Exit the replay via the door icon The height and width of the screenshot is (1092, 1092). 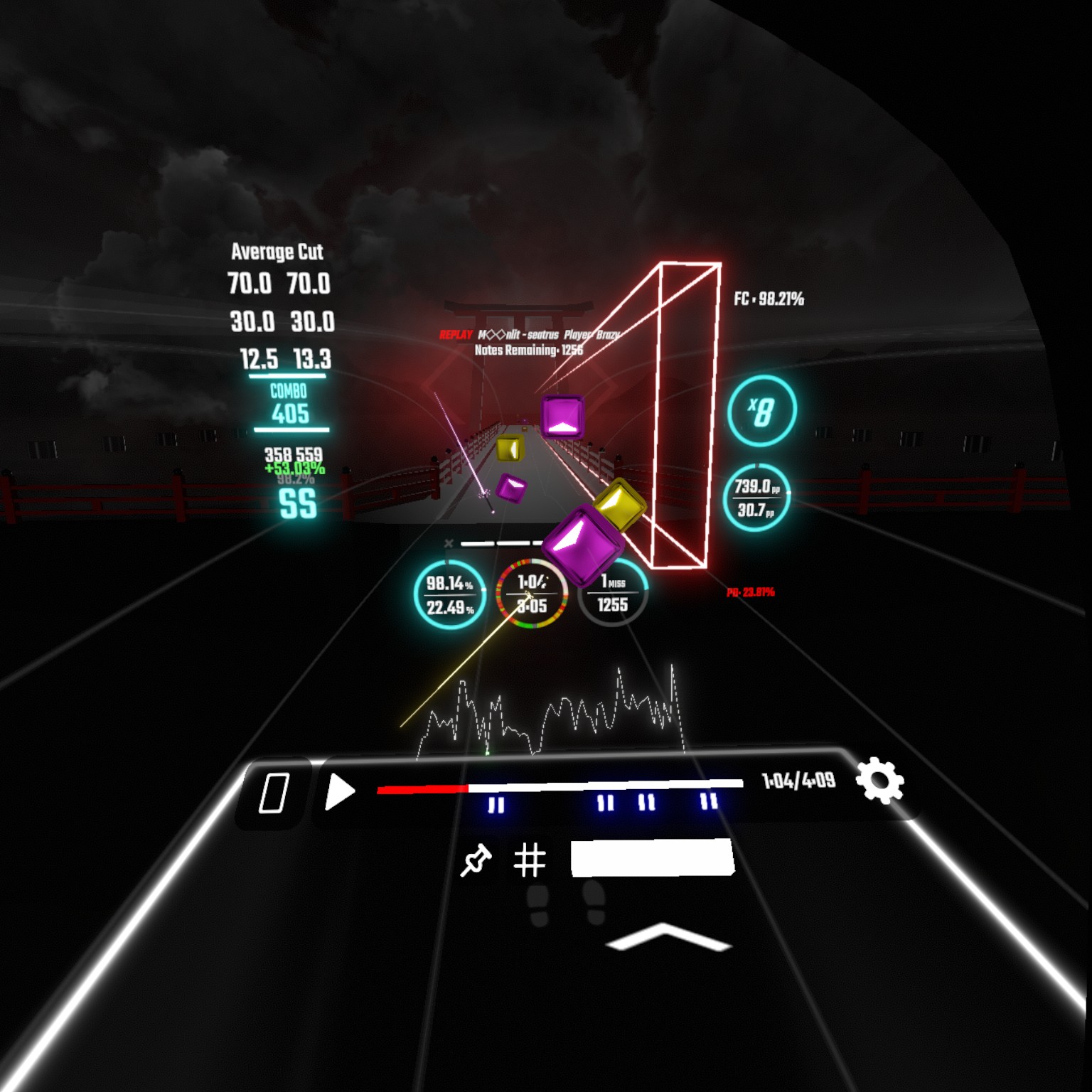[274, 792]
